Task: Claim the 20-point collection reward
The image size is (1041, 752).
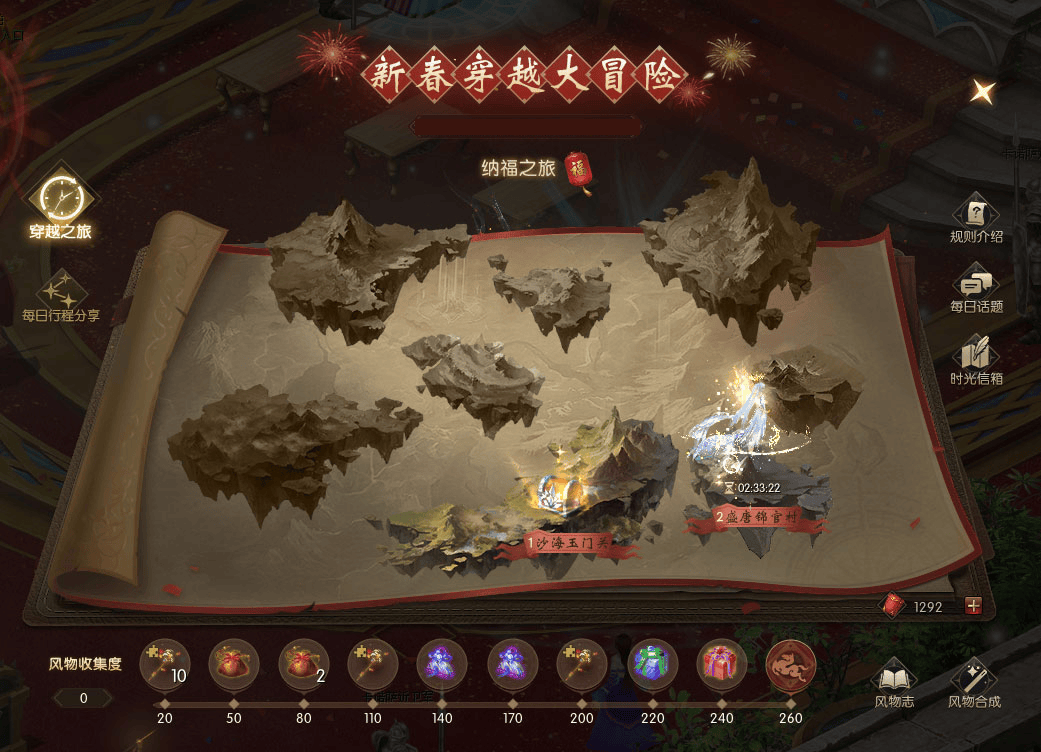Action: (x=164, y=663)
